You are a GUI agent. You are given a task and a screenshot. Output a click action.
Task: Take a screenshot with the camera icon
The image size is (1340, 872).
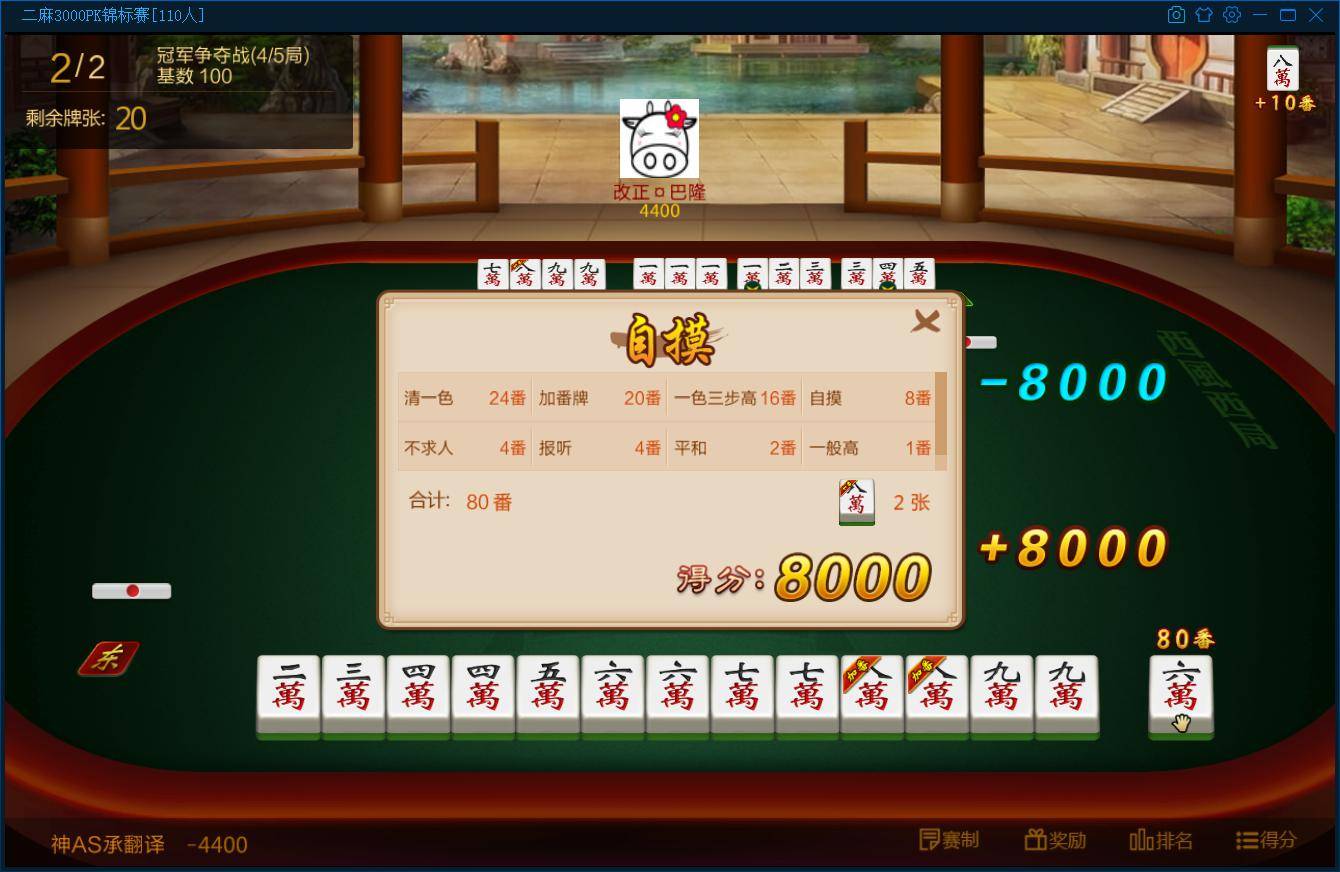coord(1176,15)
